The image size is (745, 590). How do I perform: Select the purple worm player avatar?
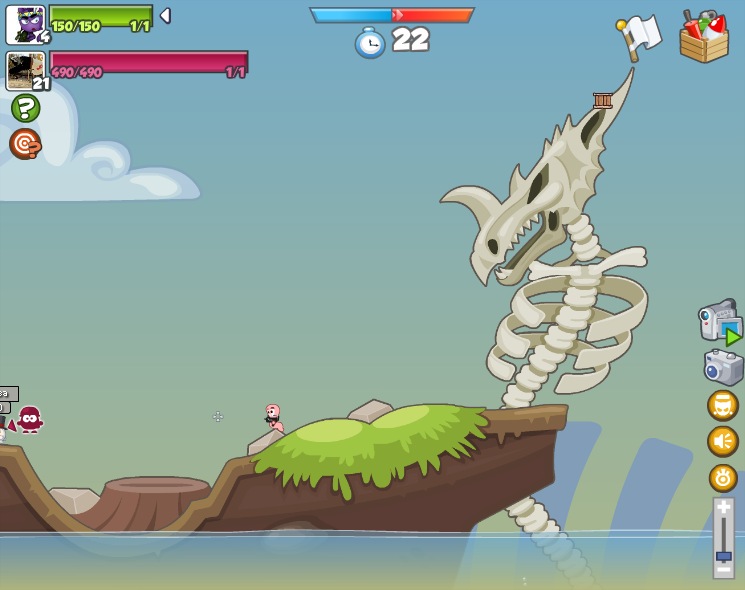coord(25,24)
